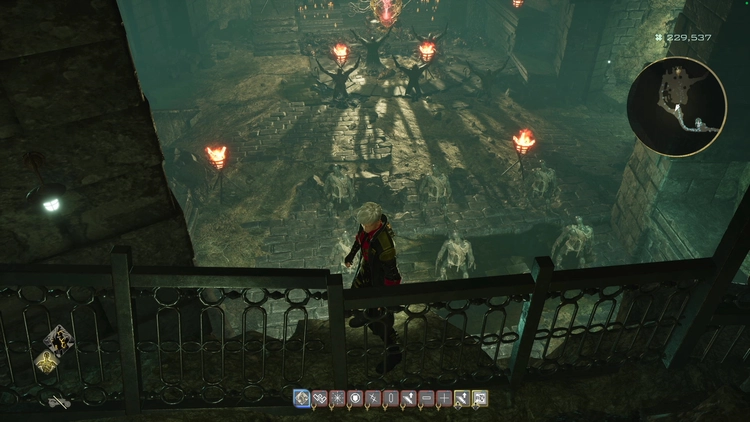Activate the glowing golden figure skill icon
750x422 pixels.
click(46, 362)
